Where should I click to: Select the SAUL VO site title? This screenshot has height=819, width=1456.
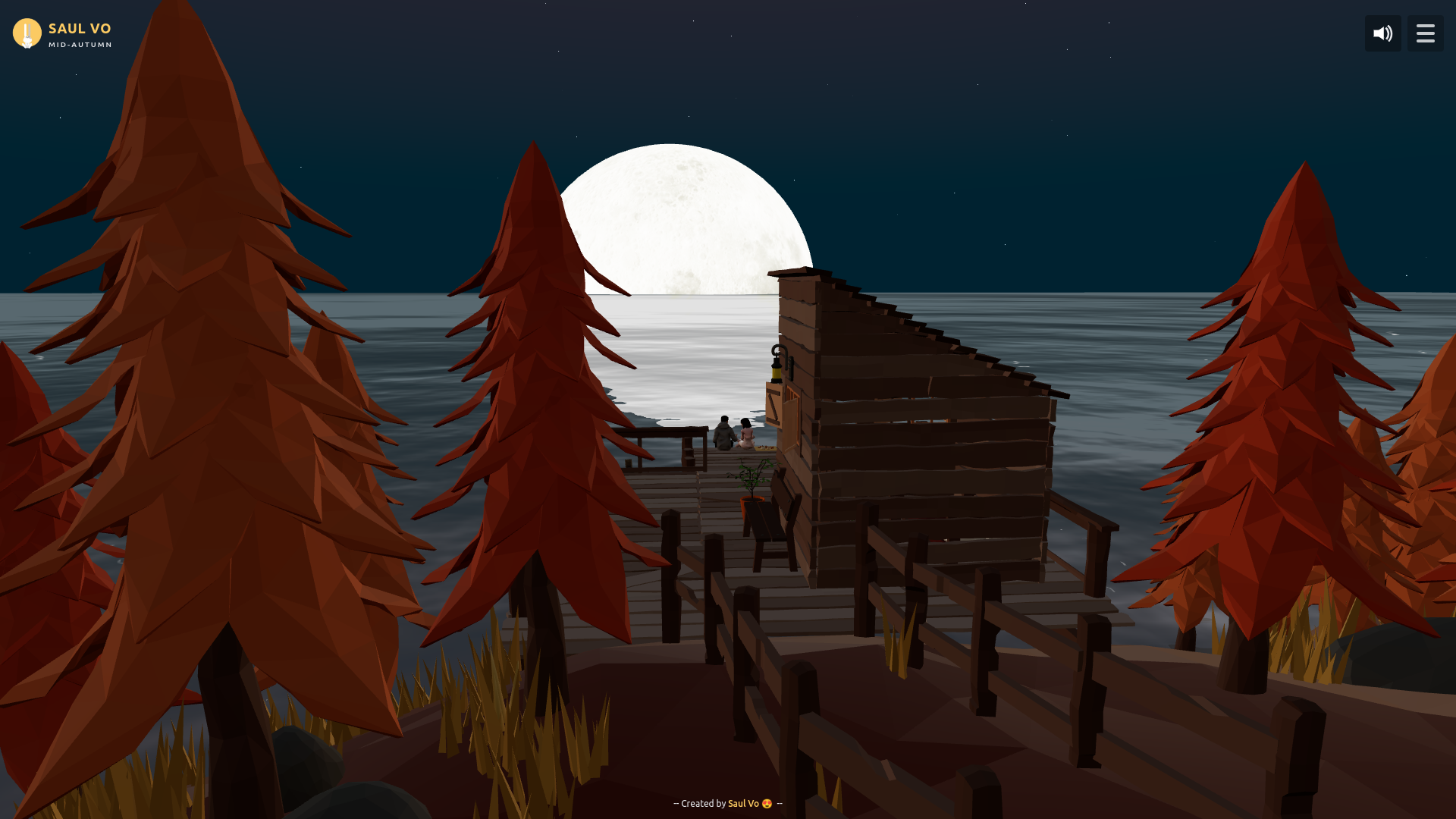click(x=80, y=28)
